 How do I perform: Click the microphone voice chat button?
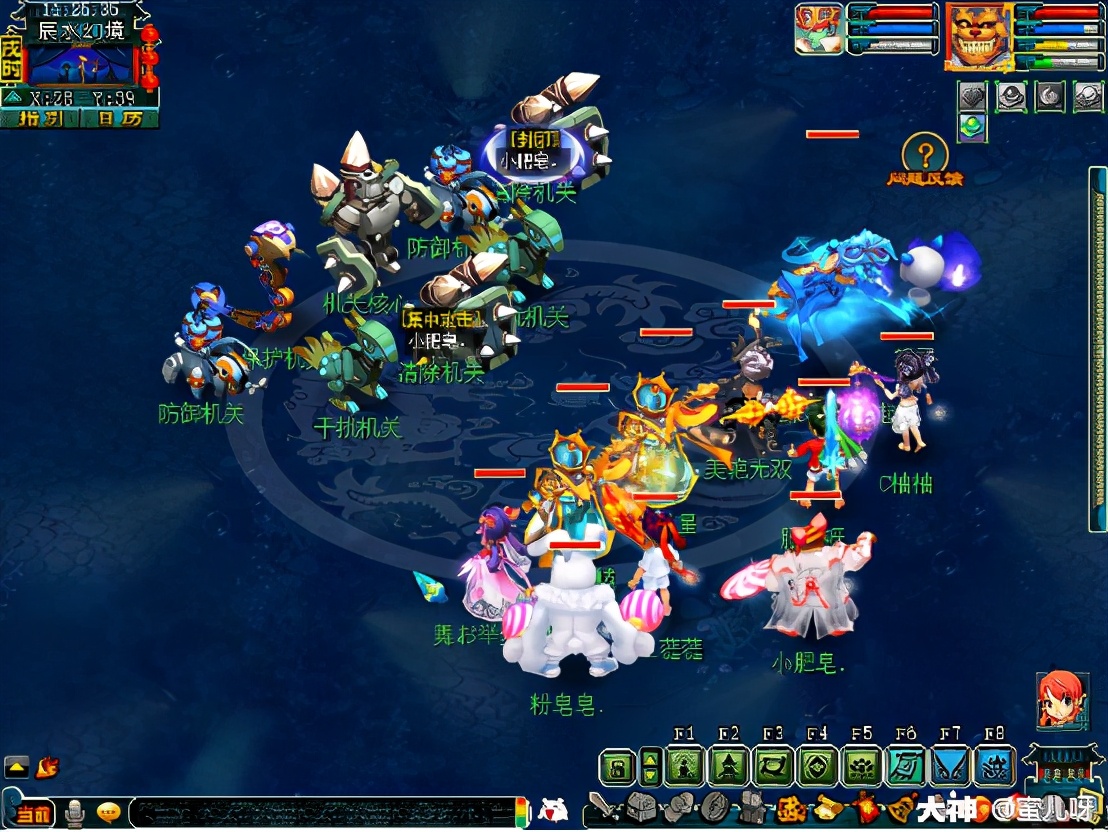click(x=74, y=813)
